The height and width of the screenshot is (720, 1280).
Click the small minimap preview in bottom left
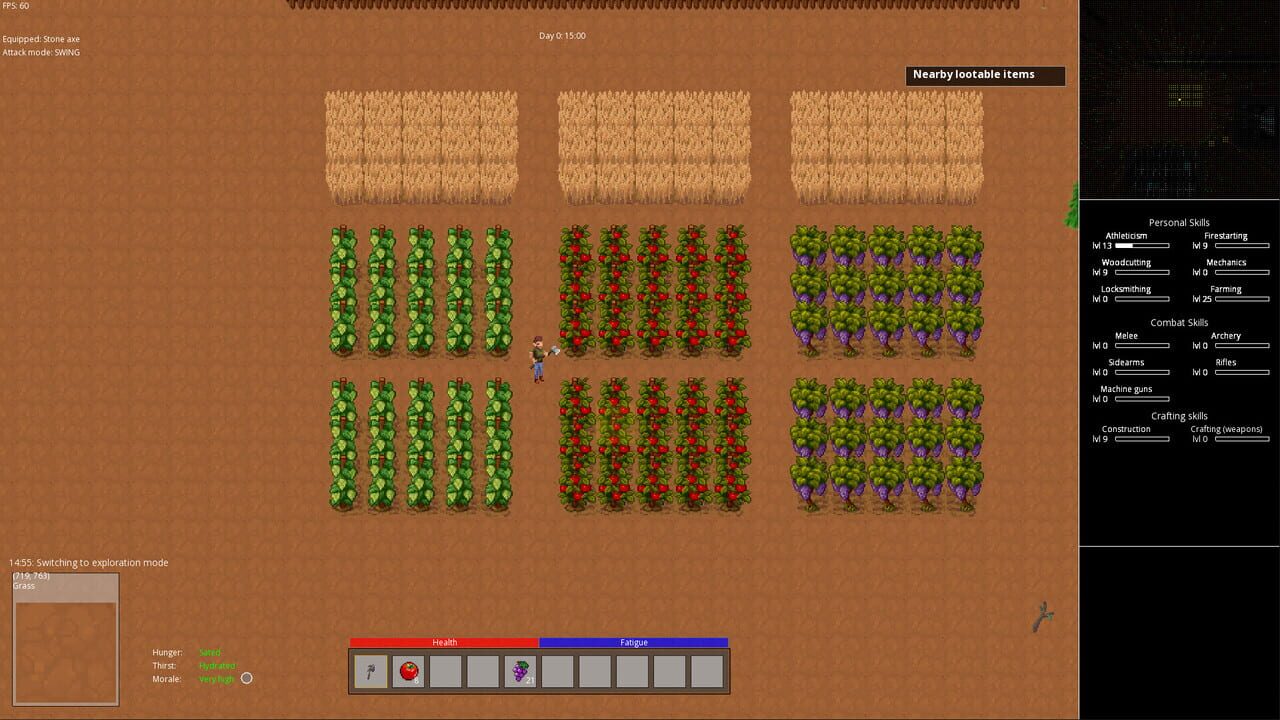click(x=65, y=636)
